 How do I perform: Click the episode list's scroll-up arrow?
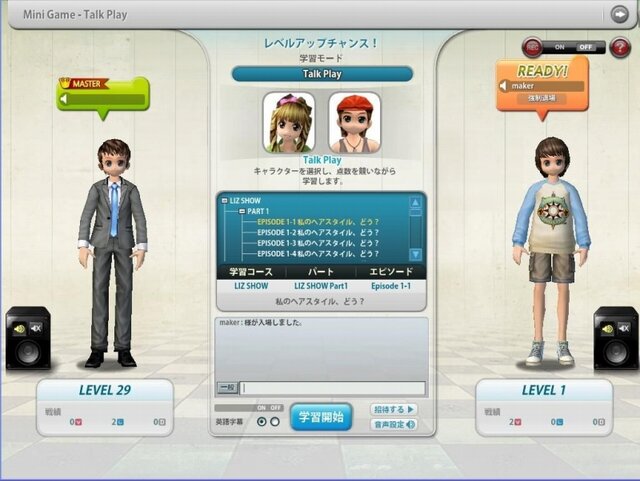pos(415,202)
